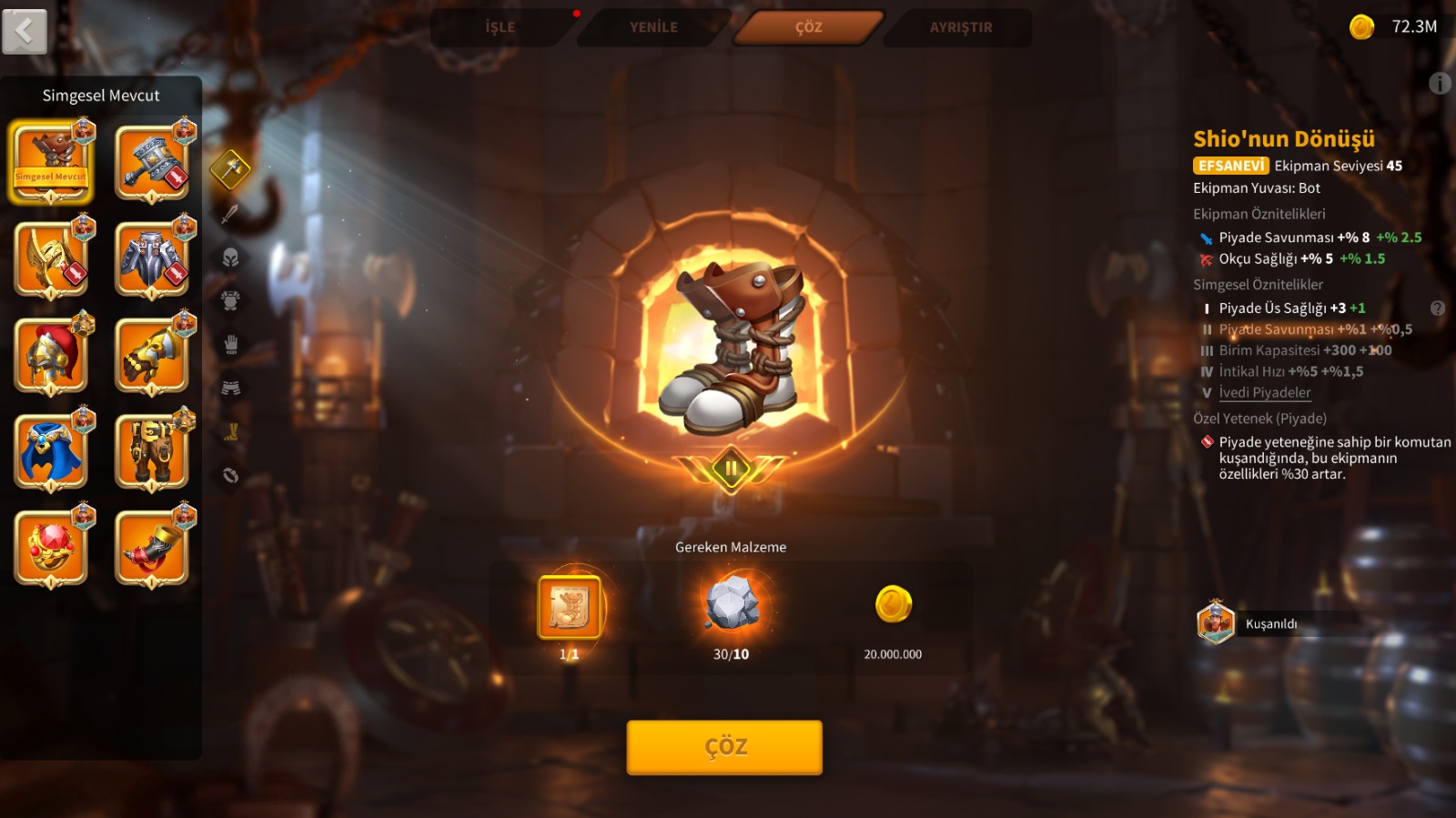Open the İvedi Piyadeler attribute link
The height and width of the screenshot is (818, 1456).
[x=1265, y=392]
